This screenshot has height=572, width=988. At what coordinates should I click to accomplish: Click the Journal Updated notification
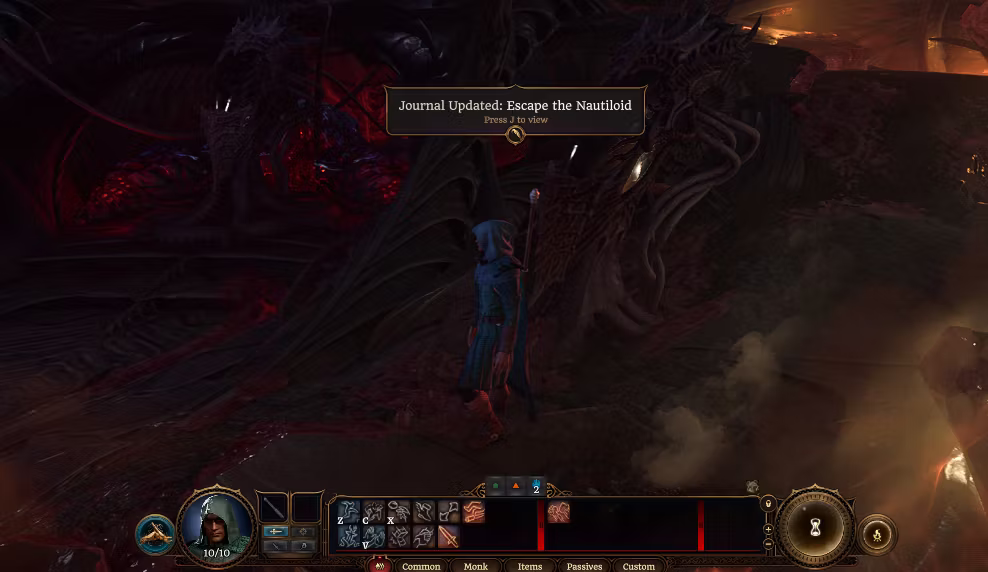coord(515,110)
